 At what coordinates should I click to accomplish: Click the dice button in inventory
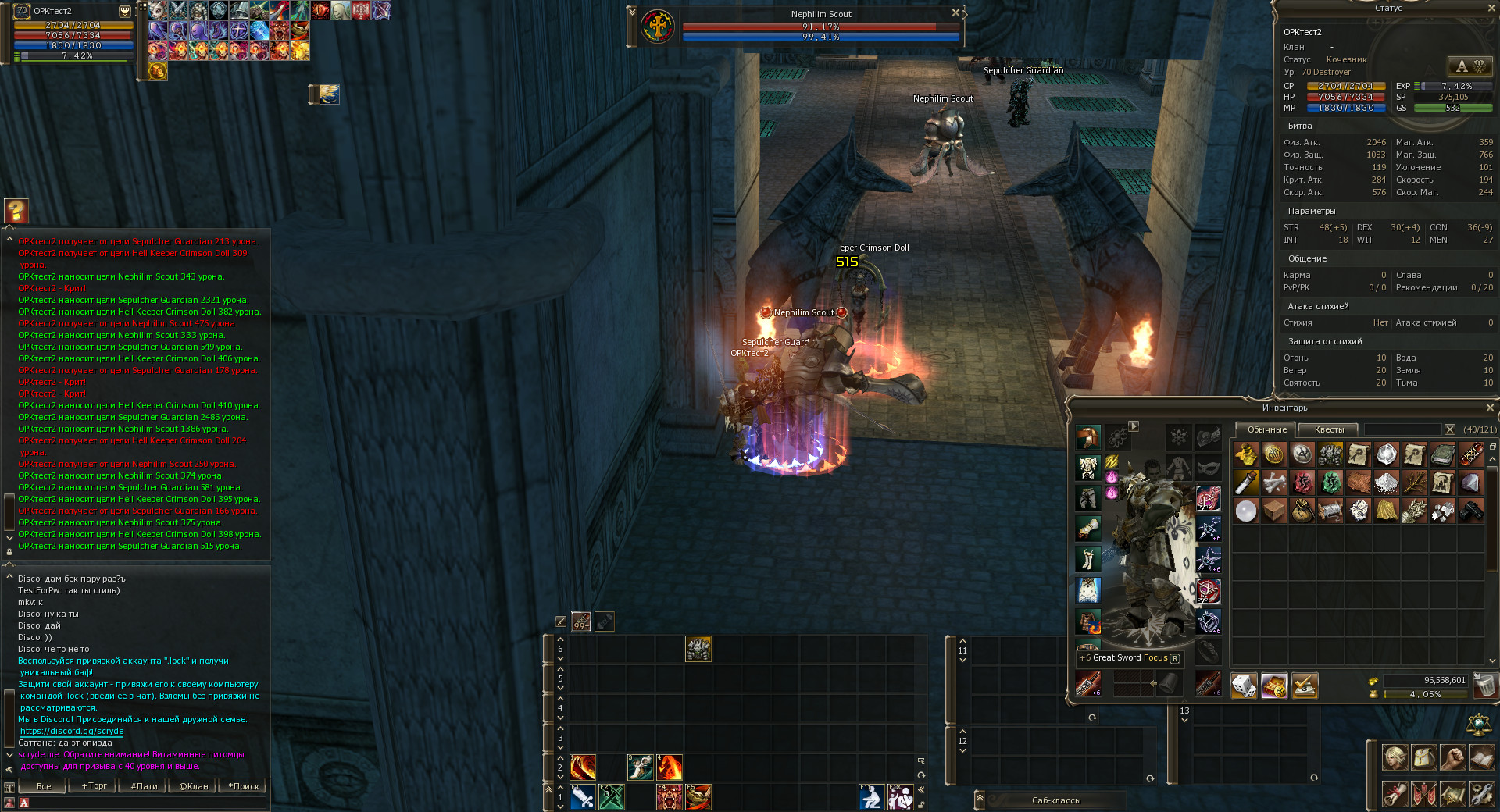click(1244, 686)
